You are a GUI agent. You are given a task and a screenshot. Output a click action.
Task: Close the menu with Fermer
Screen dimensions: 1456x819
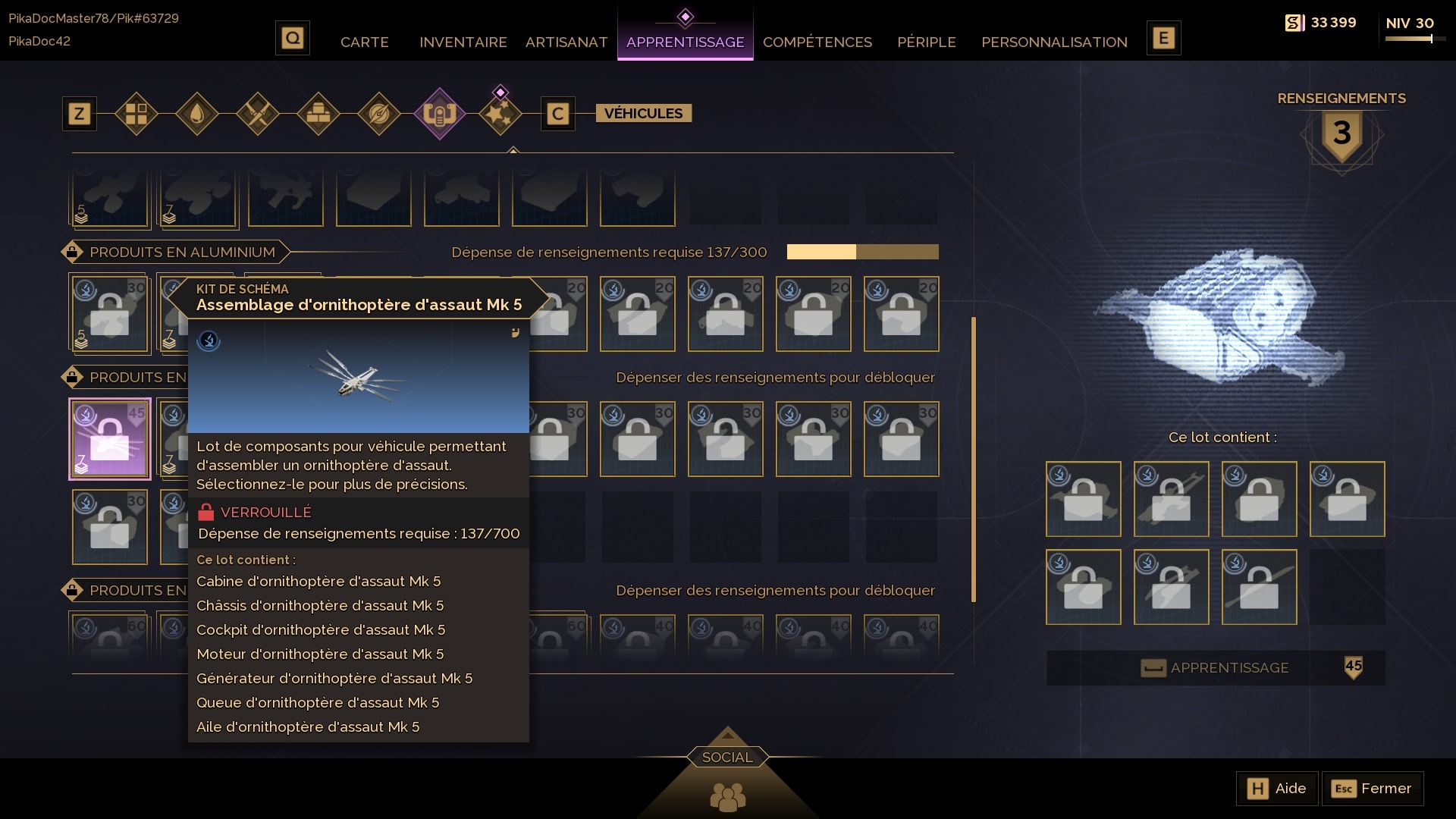tap(1373, 789)
